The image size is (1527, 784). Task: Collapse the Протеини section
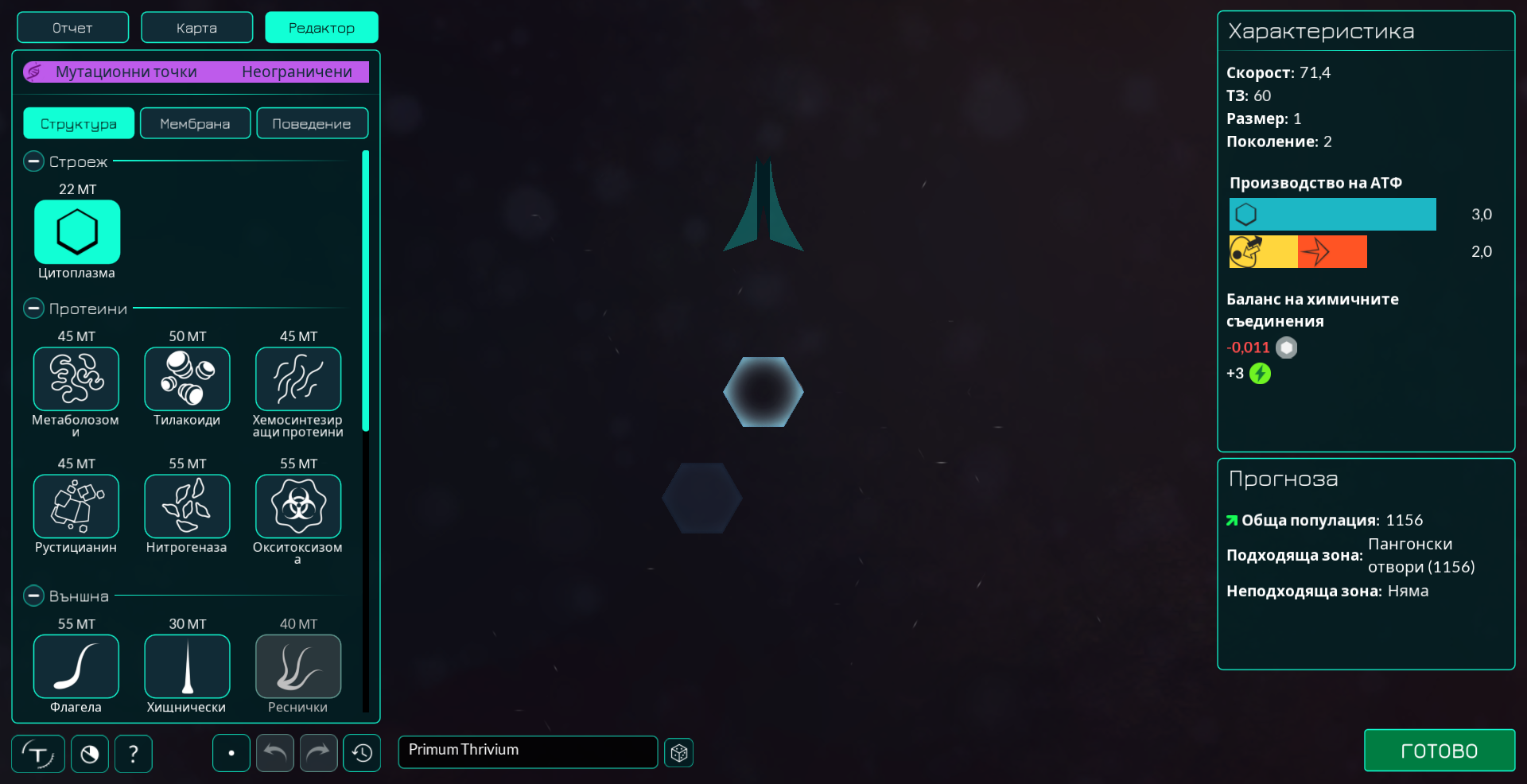[x=33, y=309]
